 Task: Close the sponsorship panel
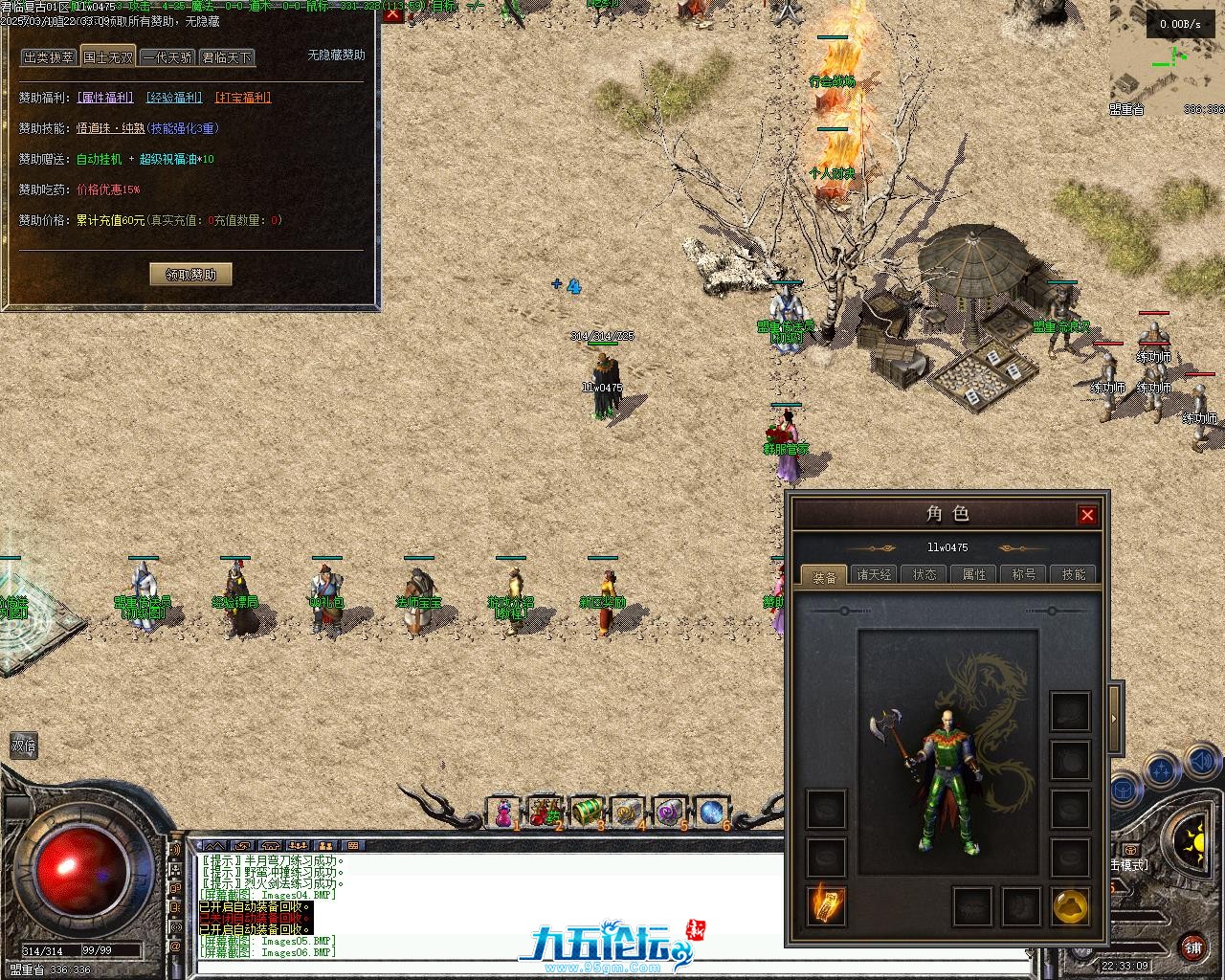click(392, 12)
